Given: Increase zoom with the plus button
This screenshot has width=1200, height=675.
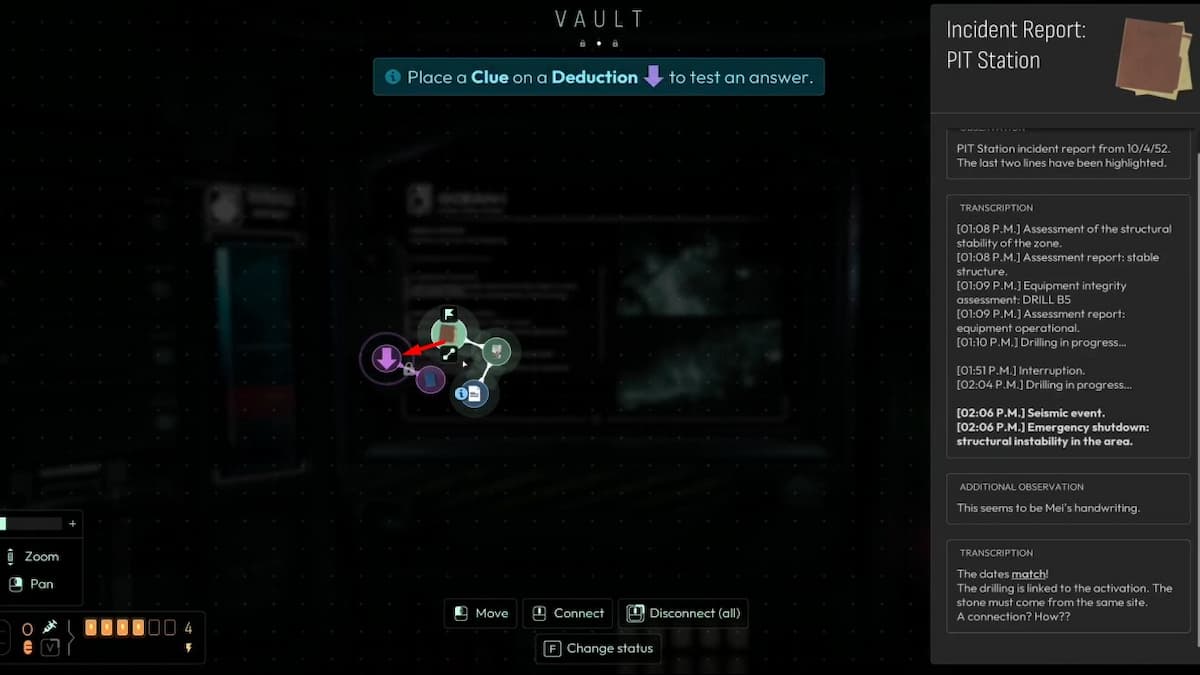Looking at the screenshot, I should click(x=72, y=523).
